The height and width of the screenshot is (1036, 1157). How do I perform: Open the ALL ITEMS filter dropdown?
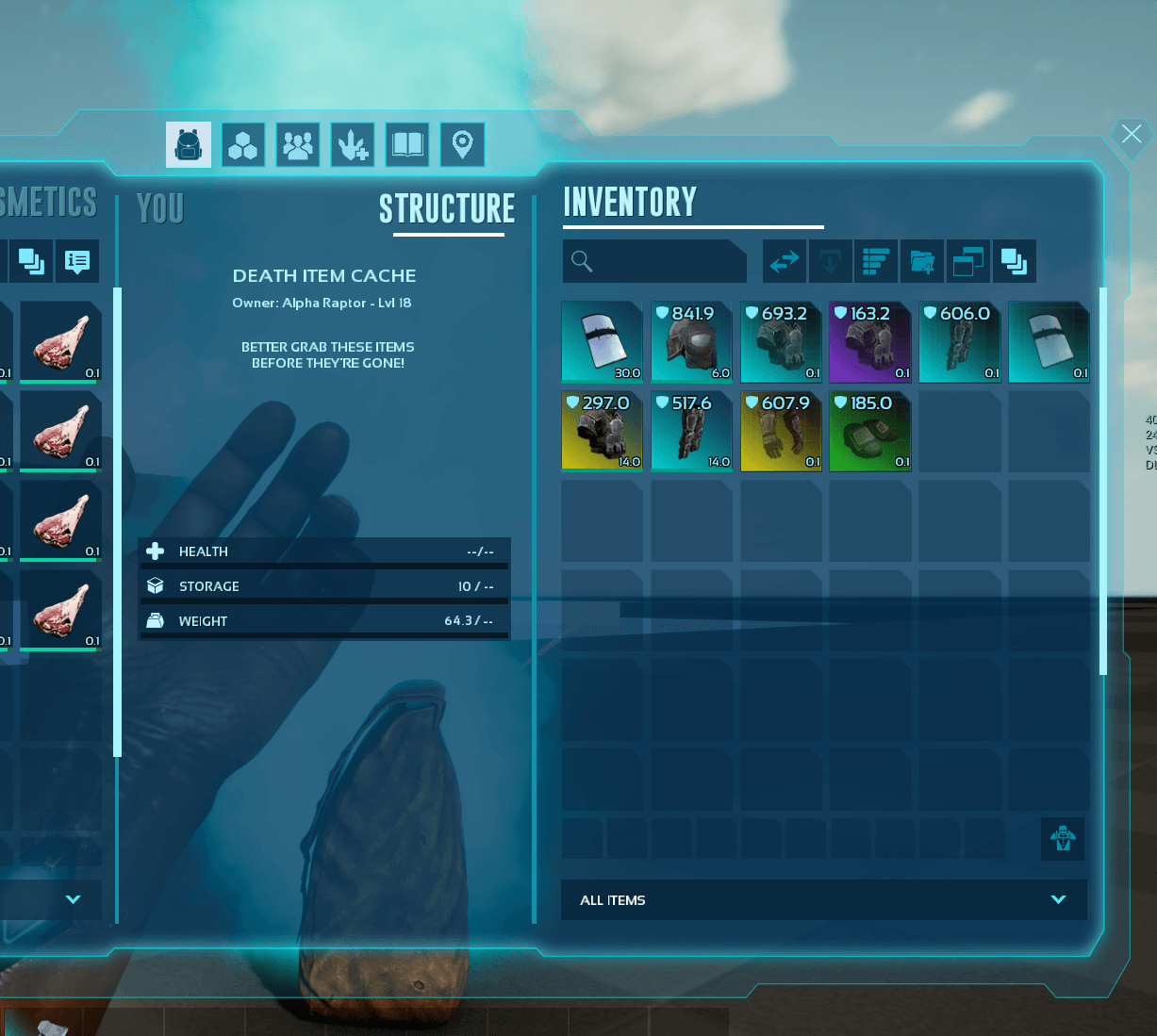[823, 900]
